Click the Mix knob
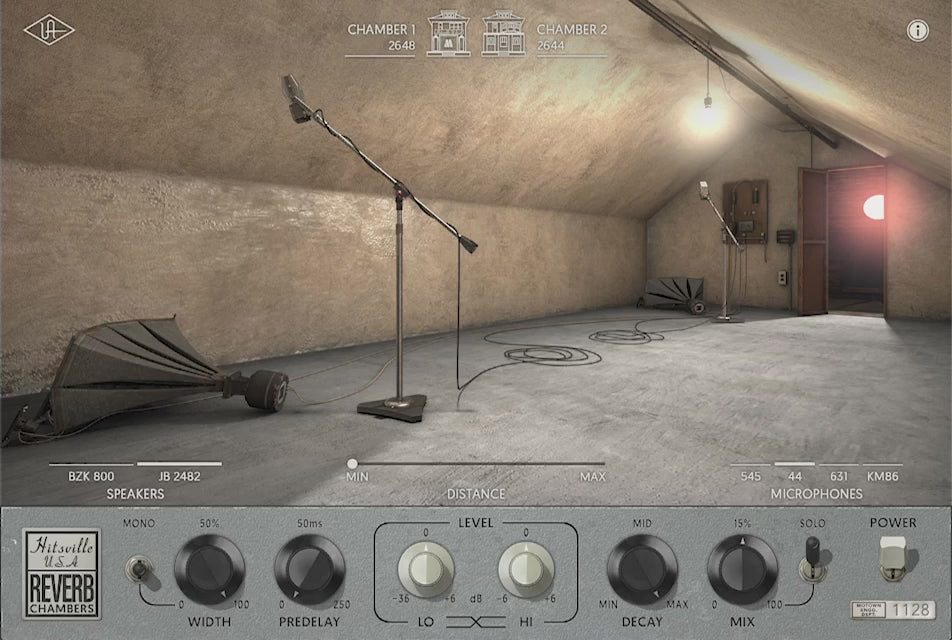Image resolution: width=952 pixels, height=640 pixels. (742, 570)
